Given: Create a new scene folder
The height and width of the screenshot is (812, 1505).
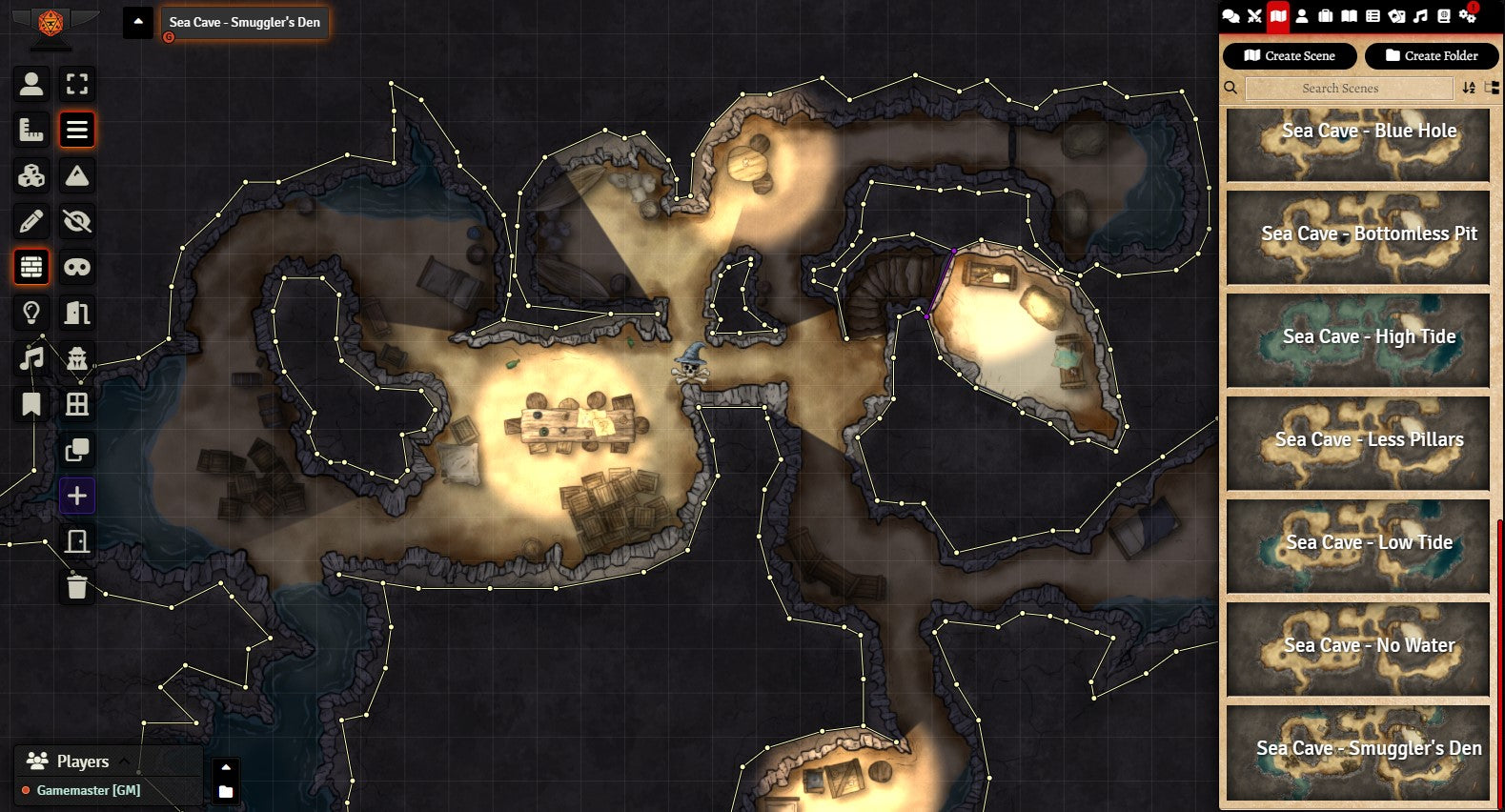Looking at the screenshot, I should click(1431, 56).
